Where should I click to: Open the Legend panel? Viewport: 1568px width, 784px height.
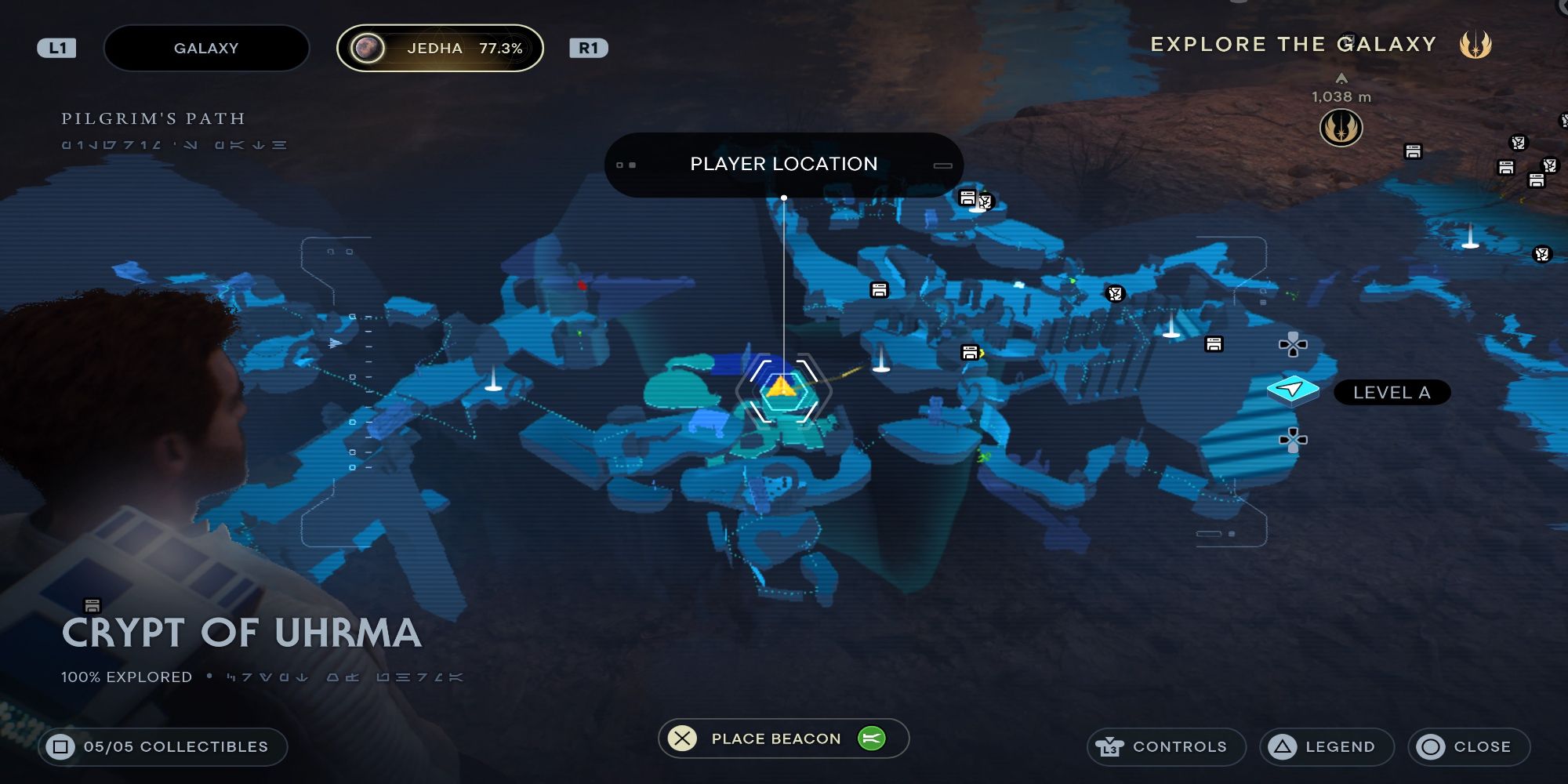click(x=1325, y=746)
